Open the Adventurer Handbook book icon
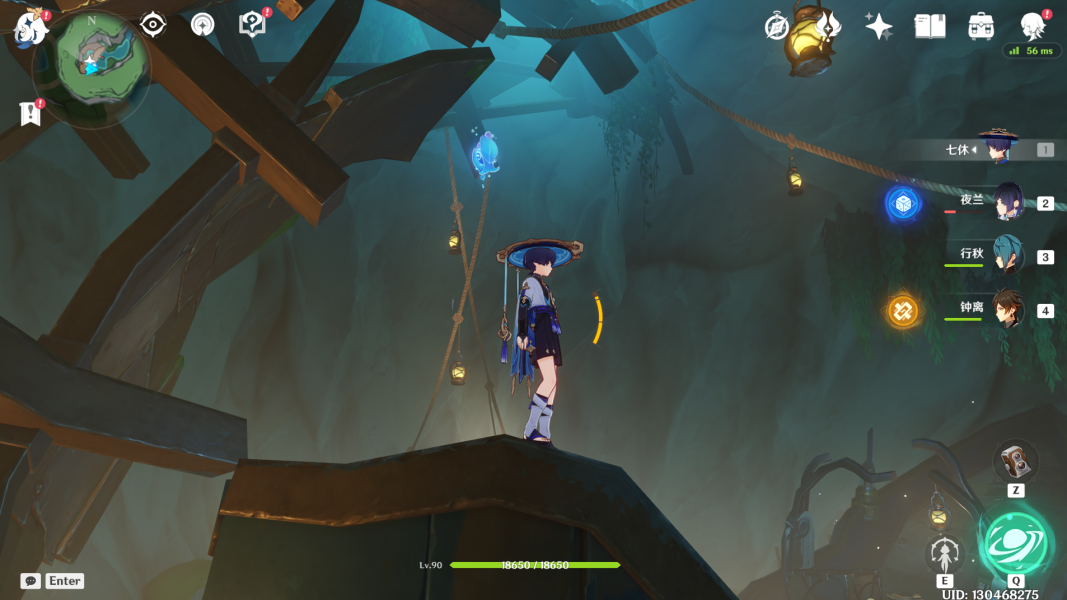The width and height of the screenshot is (1067, 600). (930, 27)
